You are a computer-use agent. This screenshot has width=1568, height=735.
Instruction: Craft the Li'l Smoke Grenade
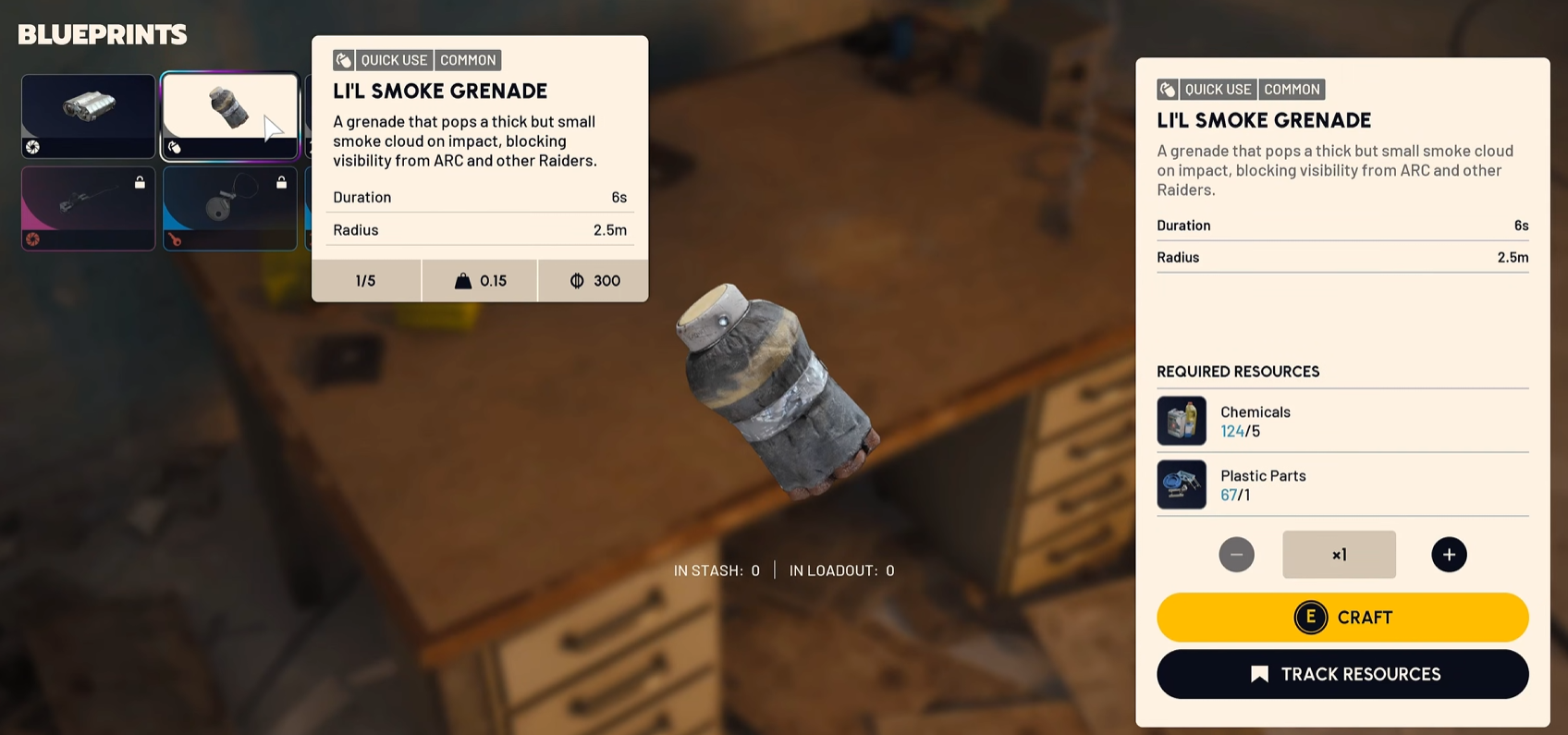pyautogui.click(x=1341, y=618)
